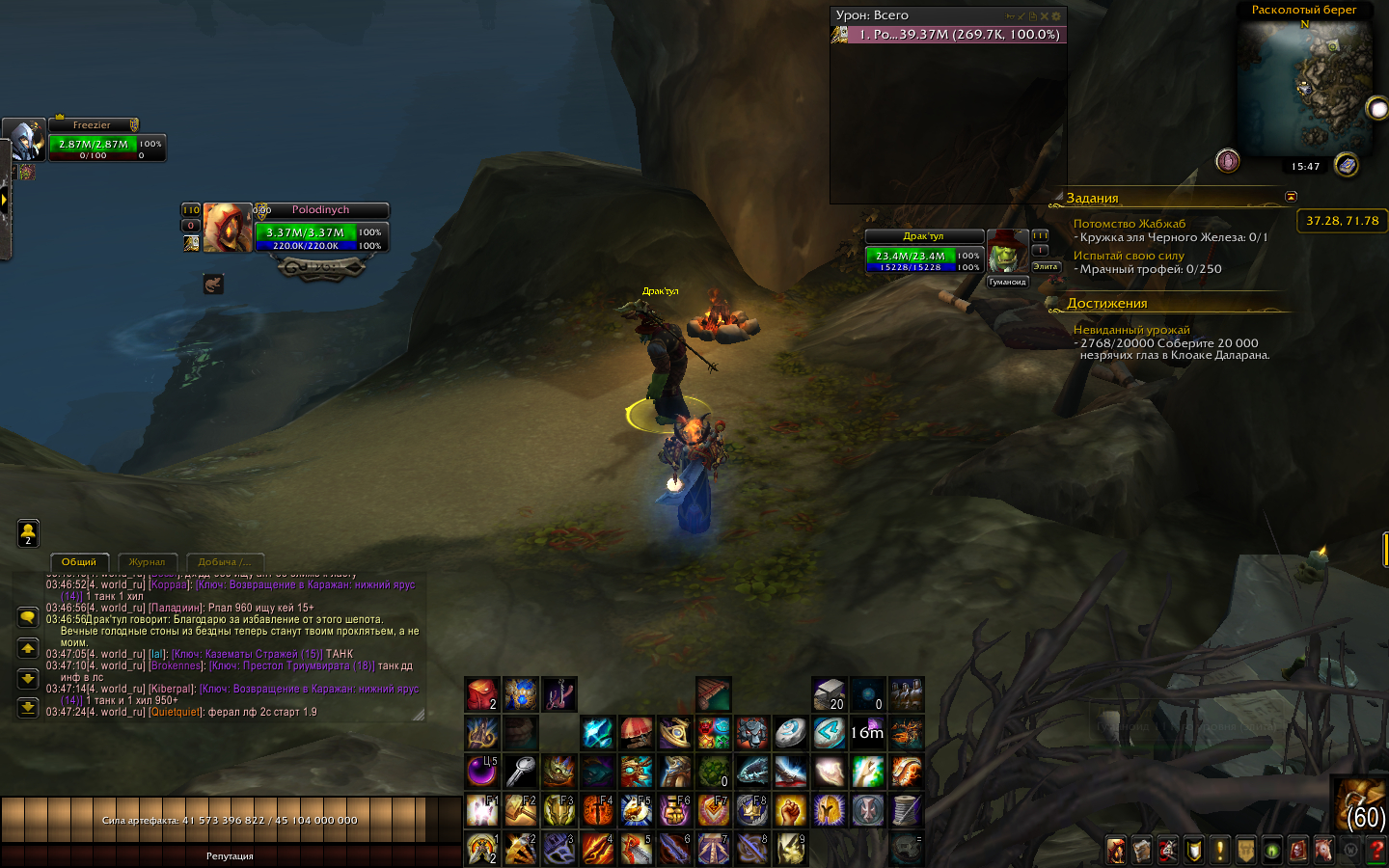Select the Polodinych damage meter row
The height and width of the screenshot is (868, 1389).
948,35
